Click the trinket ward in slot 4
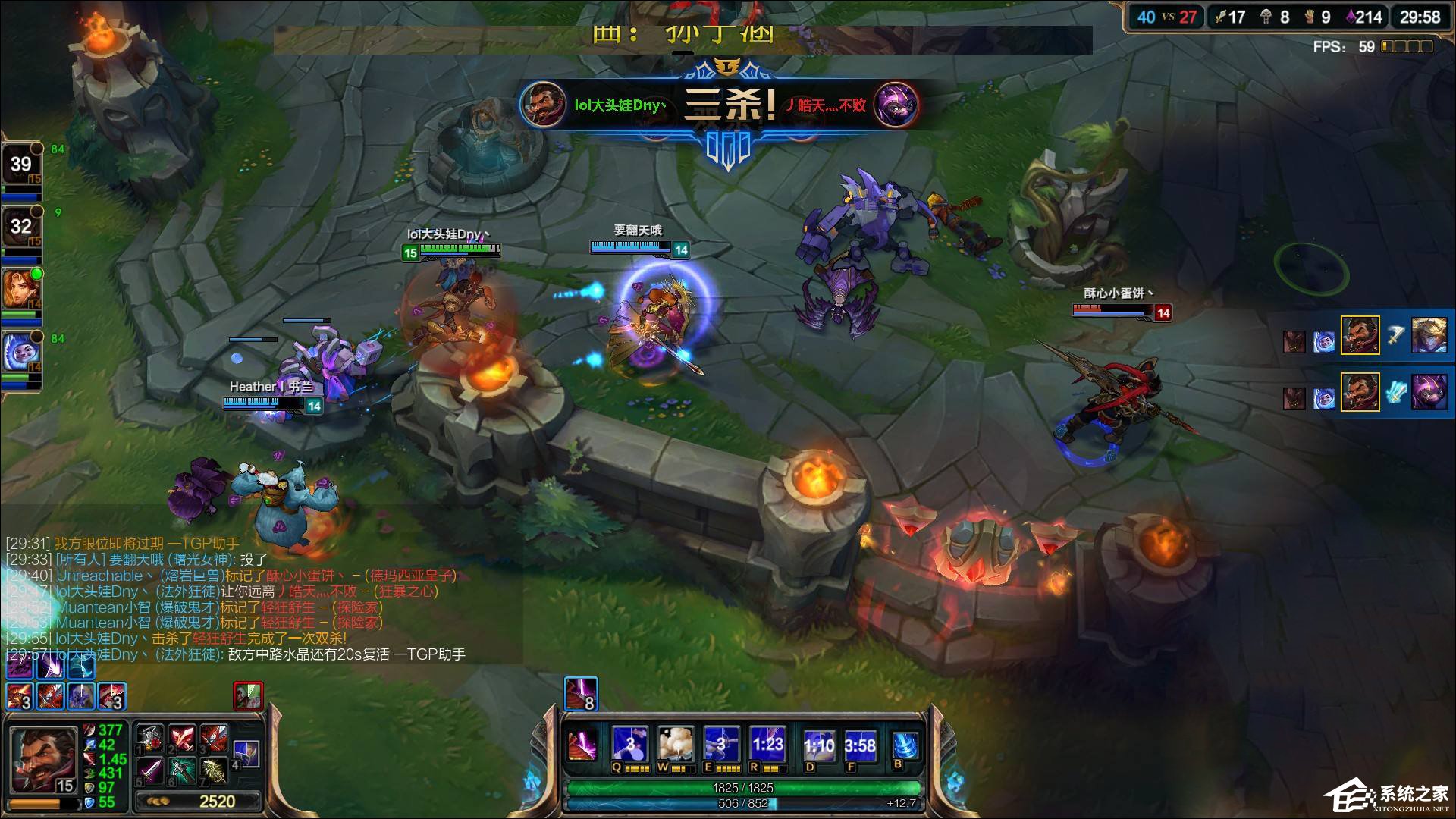This screenshot has height=819, width=1456. click(246, 754)
